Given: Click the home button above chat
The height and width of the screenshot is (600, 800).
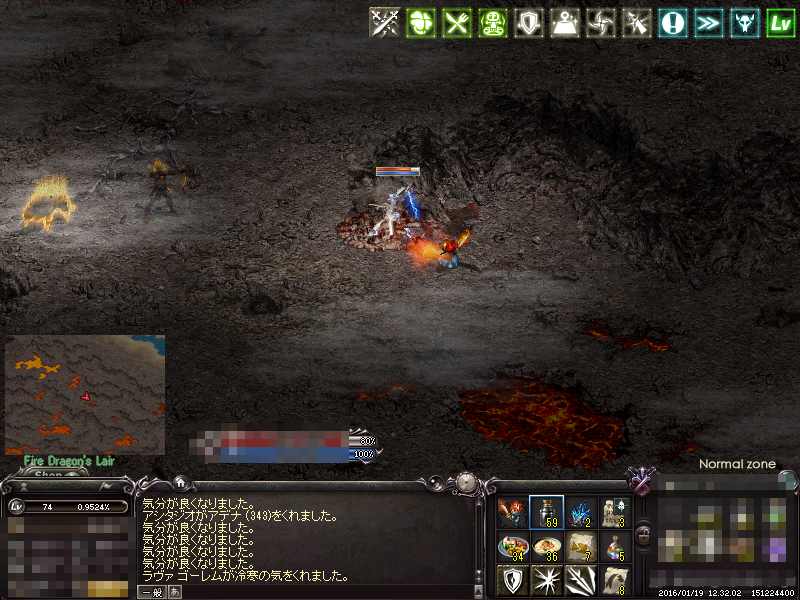Looking at the screenshot, I should (180, 482).
